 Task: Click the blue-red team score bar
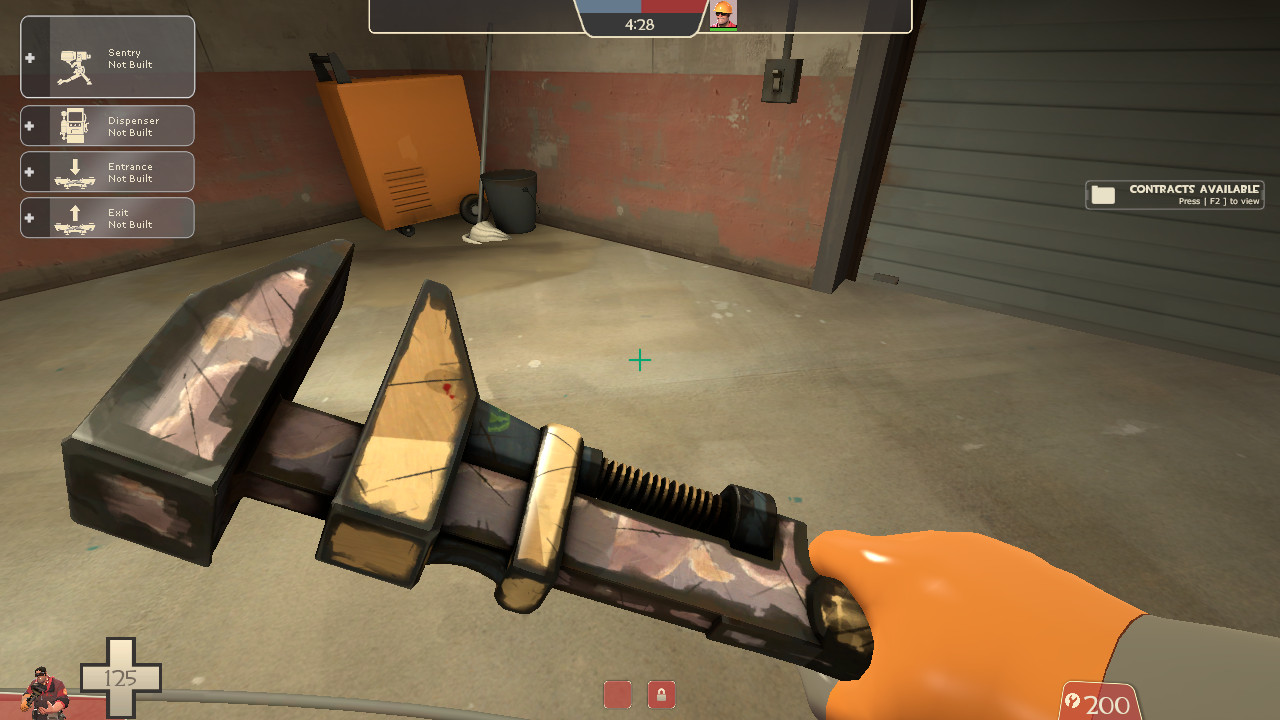point(639,6)
